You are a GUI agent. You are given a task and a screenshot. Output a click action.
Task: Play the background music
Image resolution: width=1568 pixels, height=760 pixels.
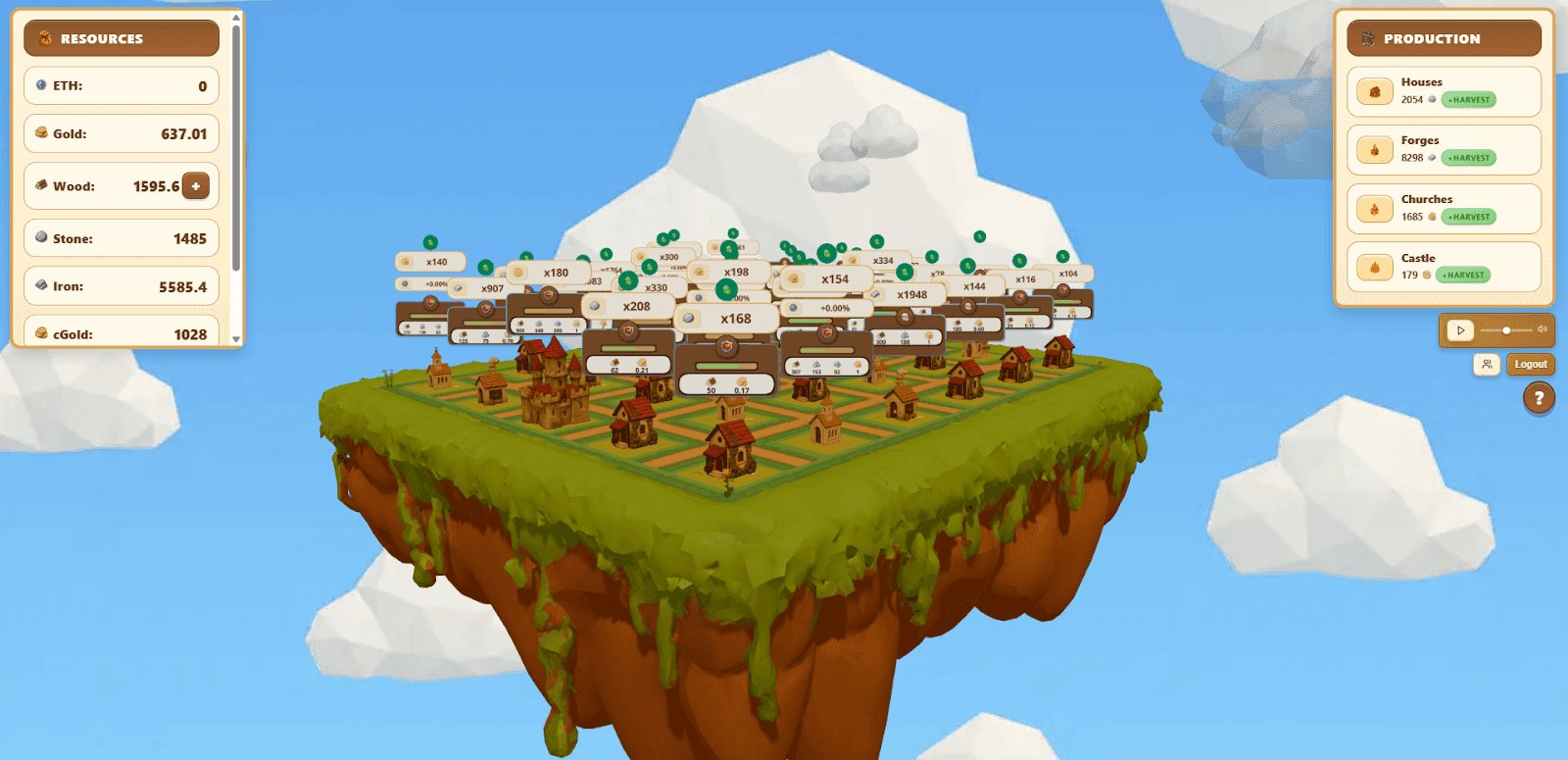coord(1460,330)
